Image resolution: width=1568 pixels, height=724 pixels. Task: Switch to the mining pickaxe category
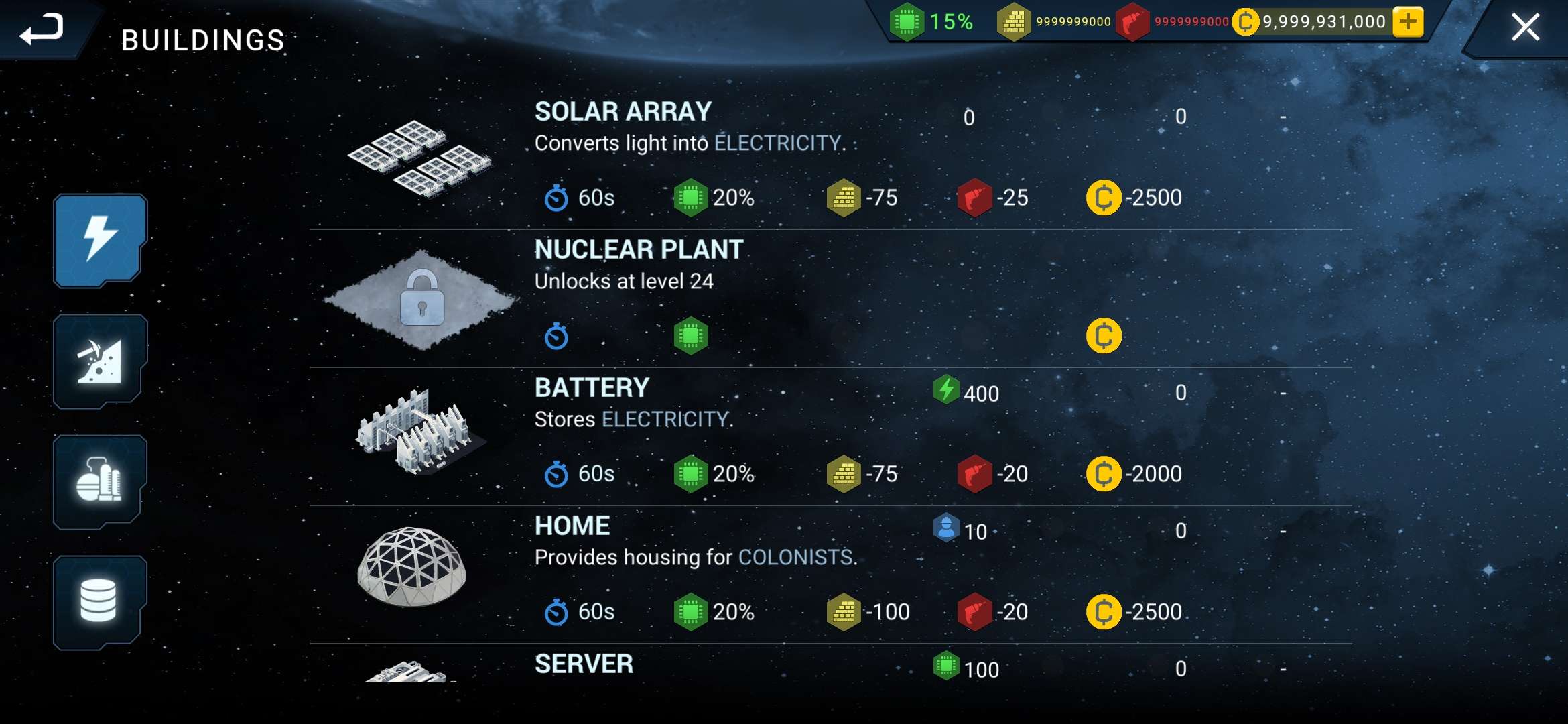point(100,361)
